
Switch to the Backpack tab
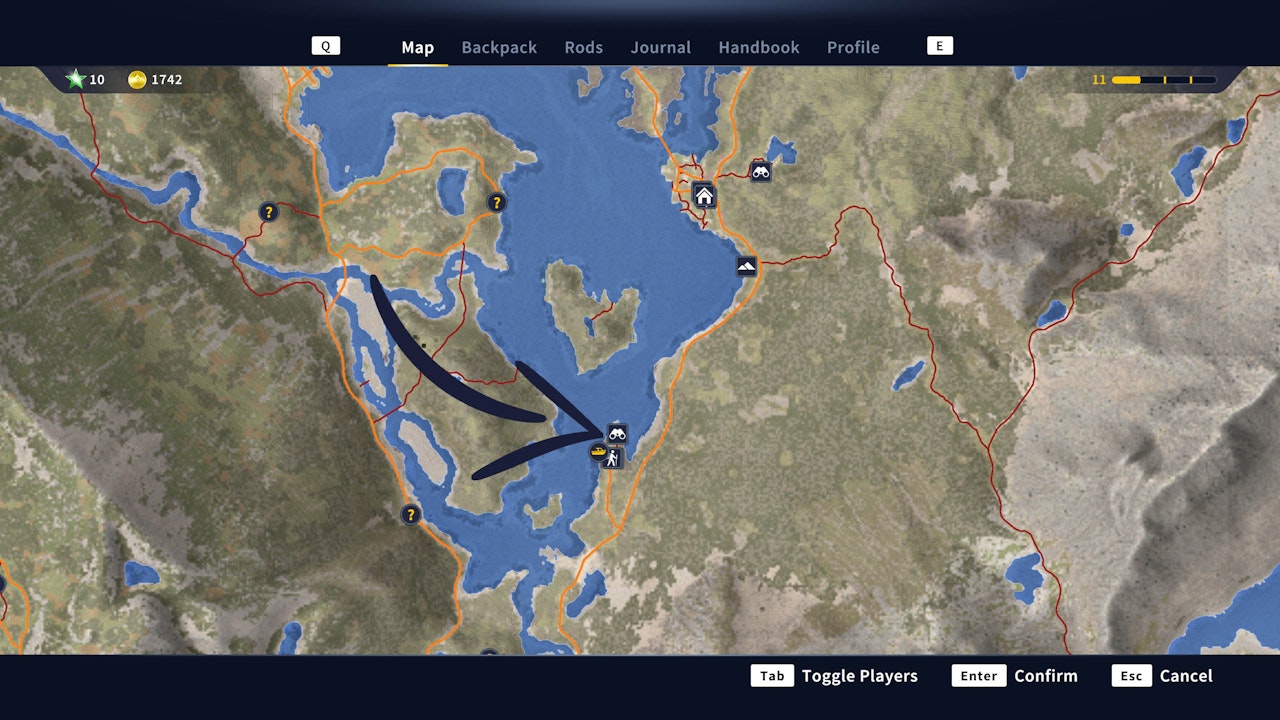pyautogui.click(x=499, y=47)
